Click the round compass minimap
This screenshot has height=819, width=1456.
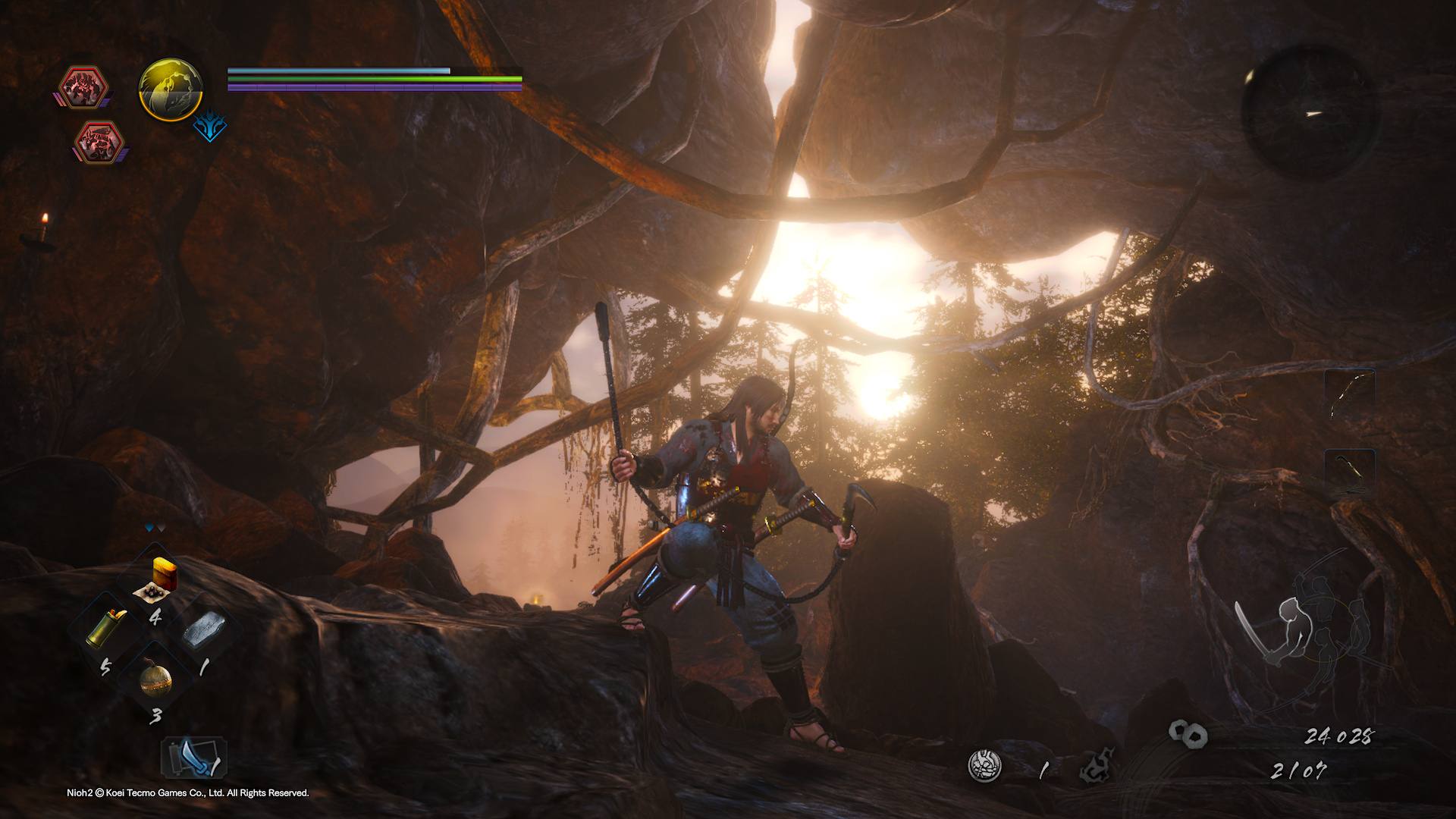(1310, 112)
